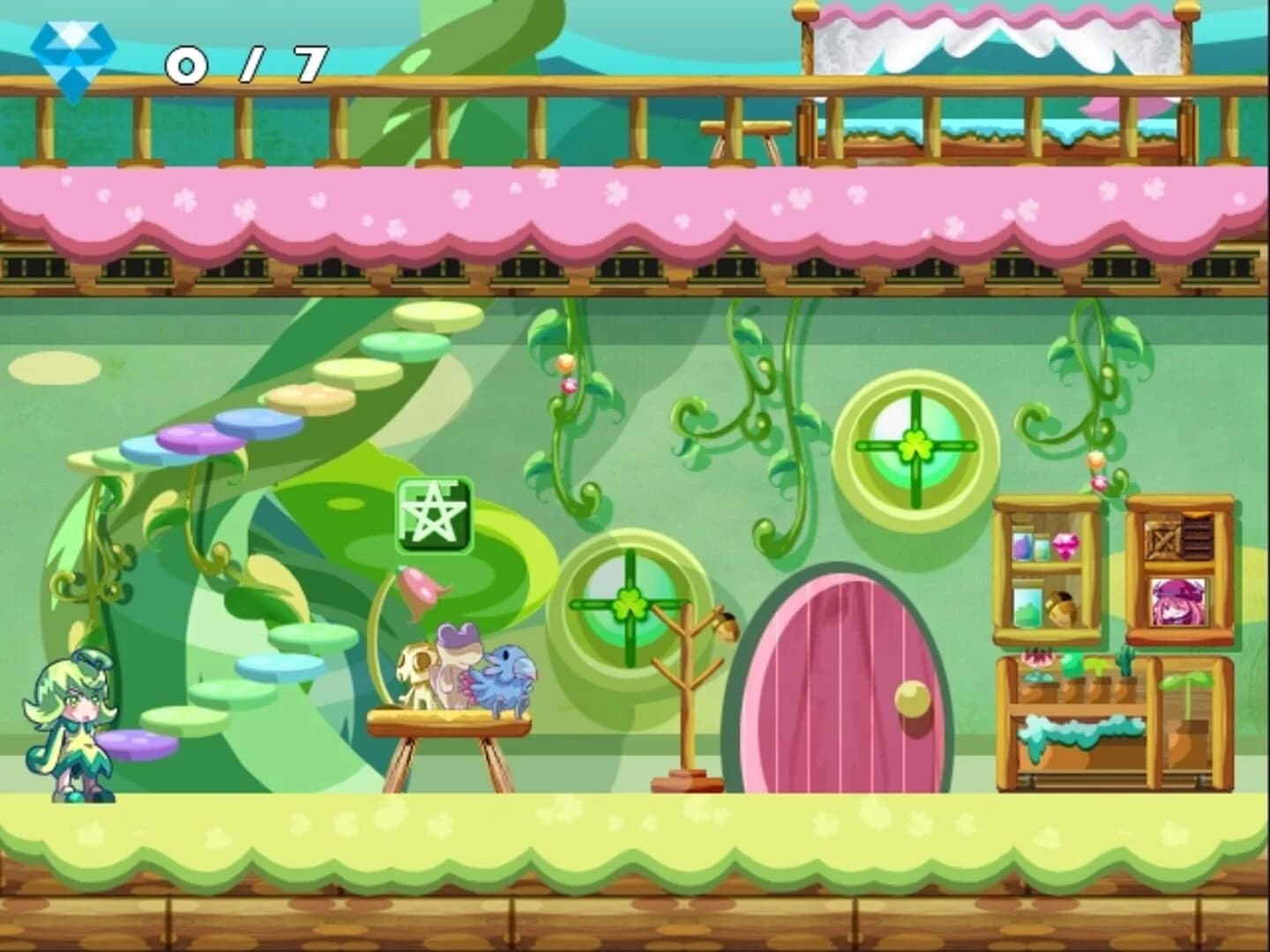Screen dimensions: 1270x952
Task: Select the green pentagram star block
Action: [x=436, y=516]
